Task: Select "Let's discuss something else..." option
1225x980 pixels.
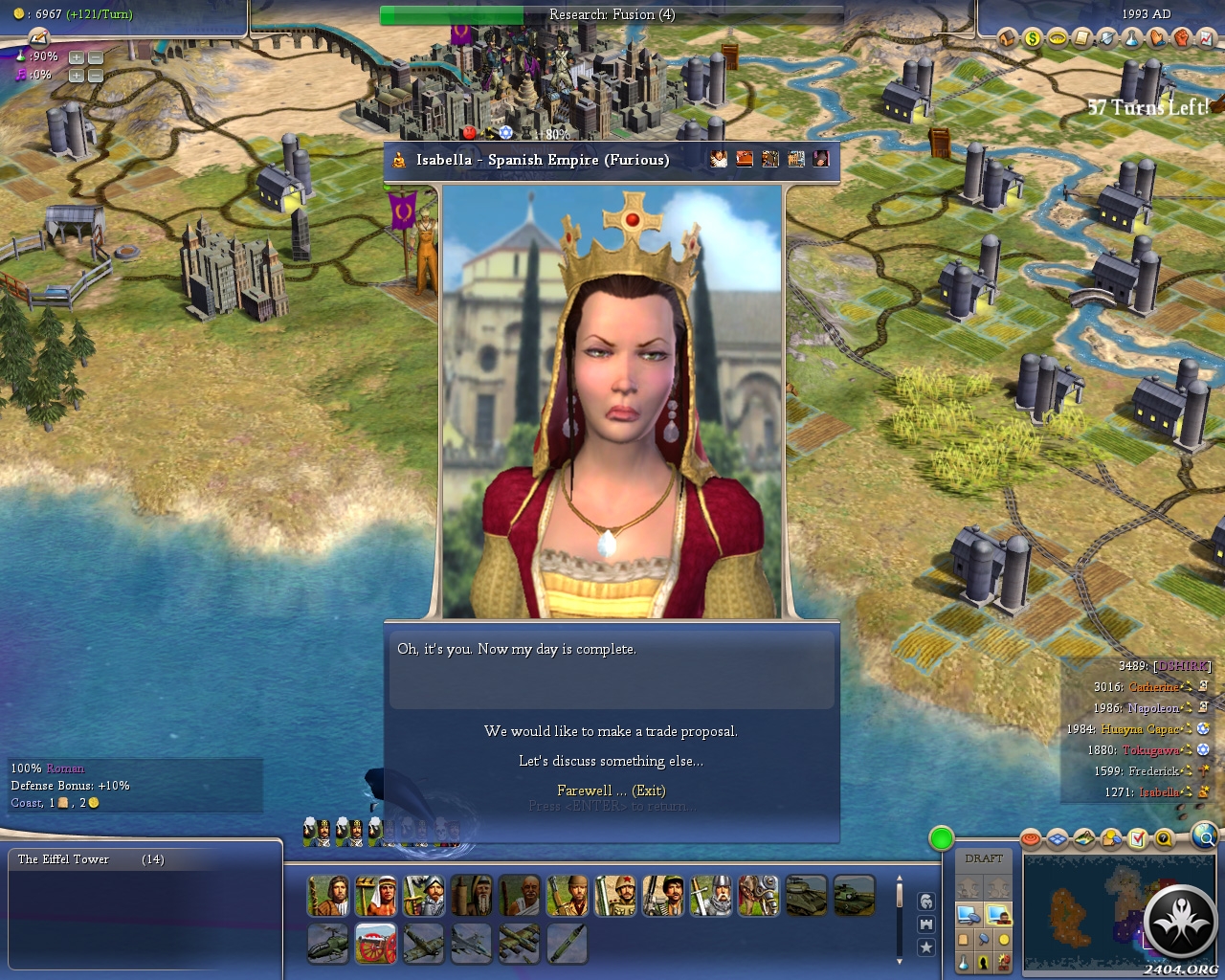Action: pos(611,761)
